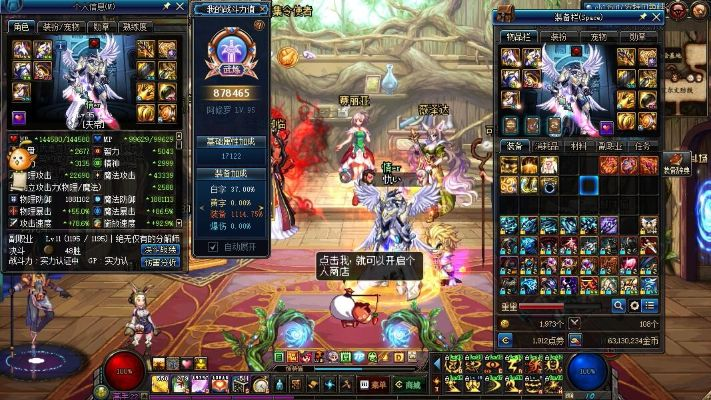Viewport: 711px width, 400px height.
Task: Click the 决斗战绩 button
Action: [x=161, y=249]
